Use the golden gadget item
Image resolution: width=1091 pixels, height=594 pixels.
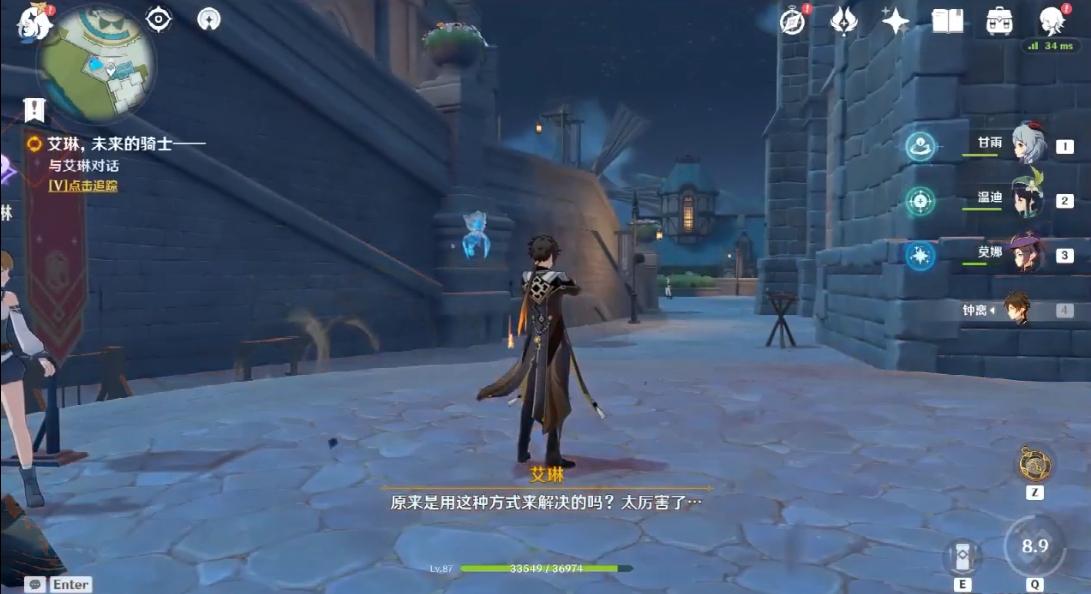(1034, 464)
